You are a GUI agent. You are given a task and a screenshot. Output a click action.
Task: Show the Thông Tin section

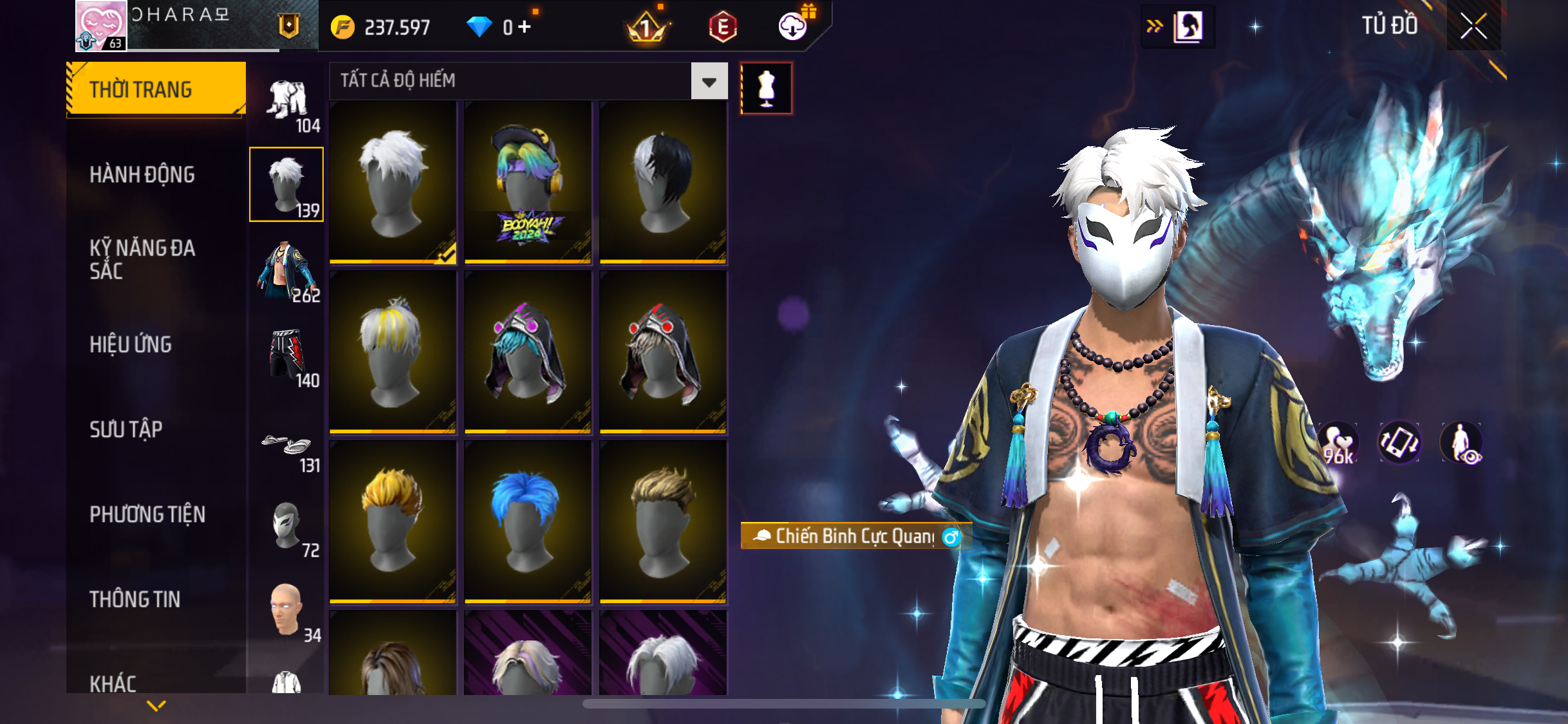click(x=135, y=599)
